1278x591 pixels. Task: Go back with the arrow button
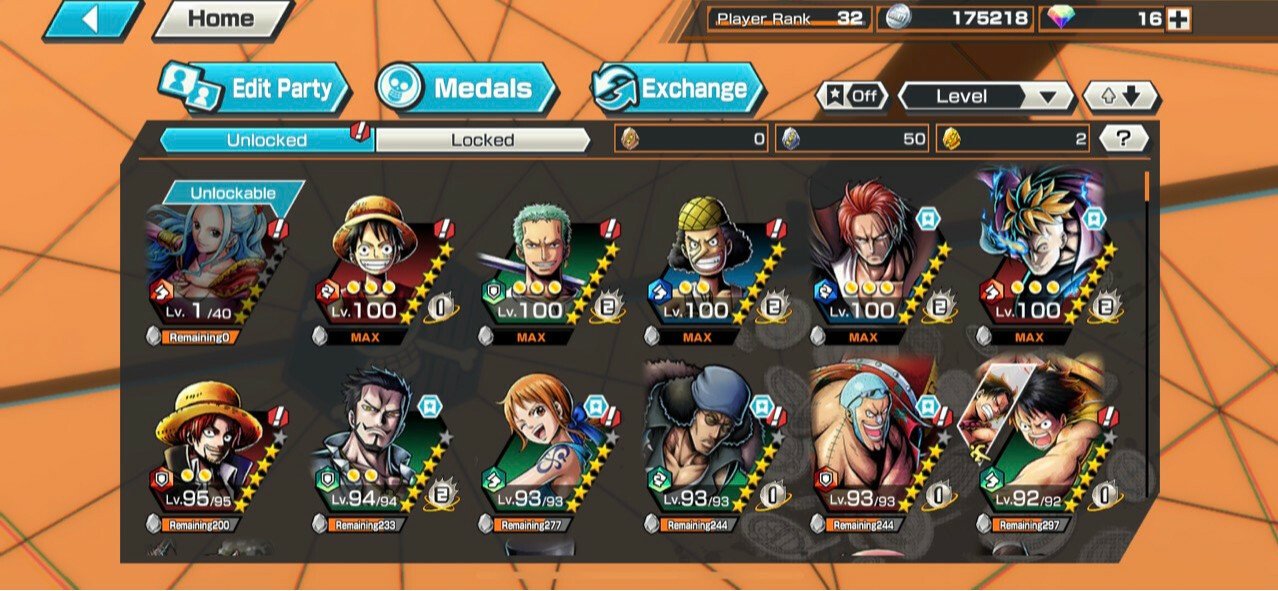[92, 19]
